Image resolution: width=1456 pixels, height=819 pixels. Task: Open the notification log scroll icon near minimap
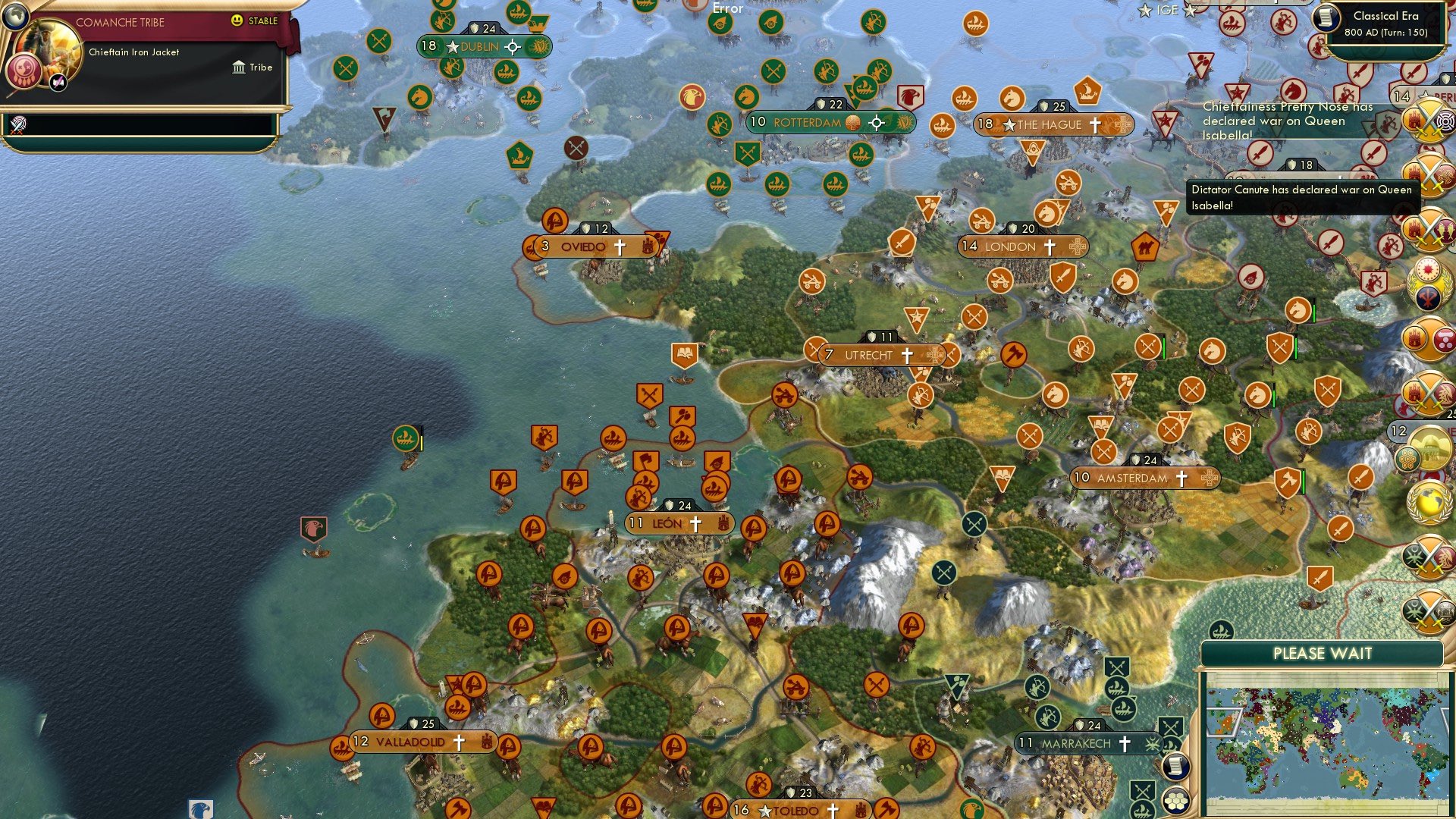[x=1175, y=764]
